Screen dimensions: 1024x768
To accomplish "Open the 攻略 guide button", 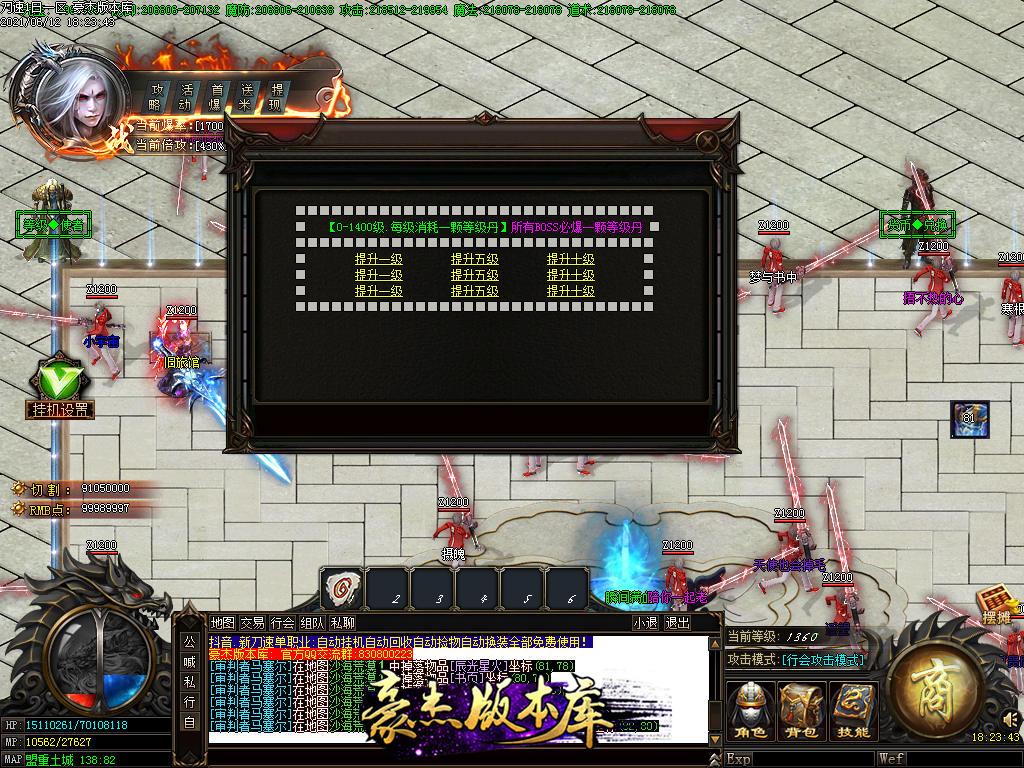I will pyautogui.click(x=156, y=96).
